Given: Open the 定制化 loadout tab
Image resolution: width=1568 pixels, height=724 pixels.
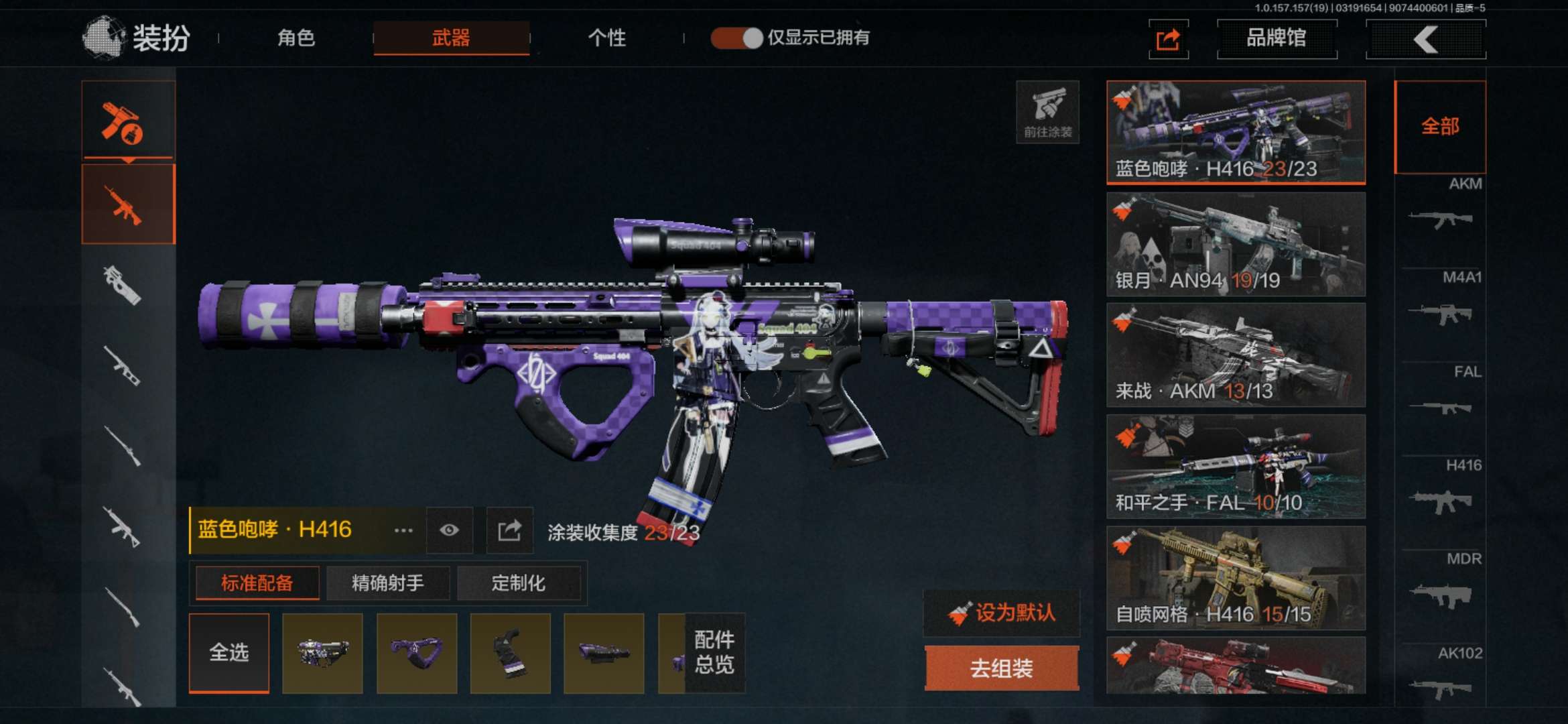Looking at the screenshot, I should click(x=519, y=583).
